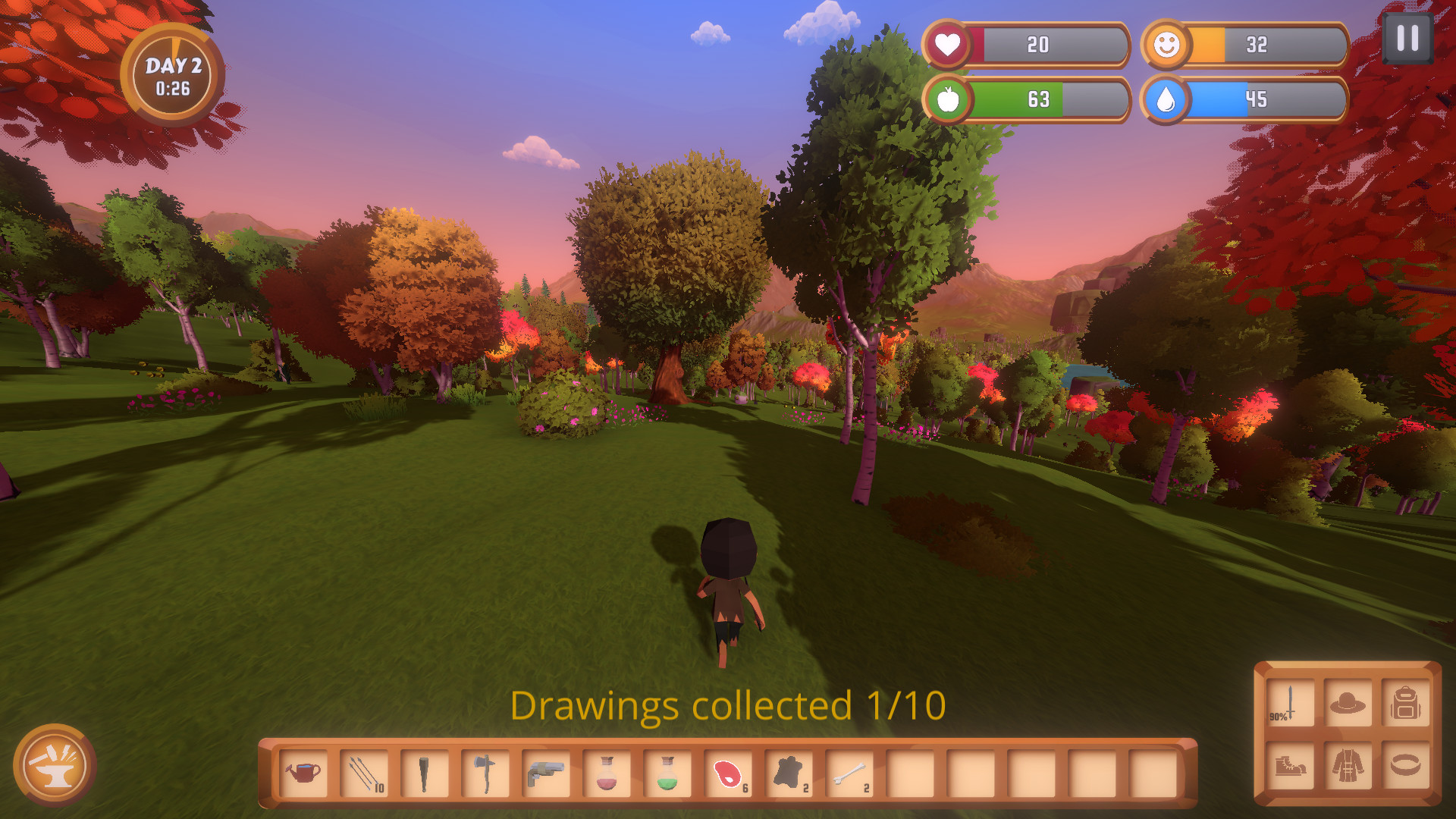Select the boots equipment slot
The image size is (1456, 819).
(x=1290, y=766)
